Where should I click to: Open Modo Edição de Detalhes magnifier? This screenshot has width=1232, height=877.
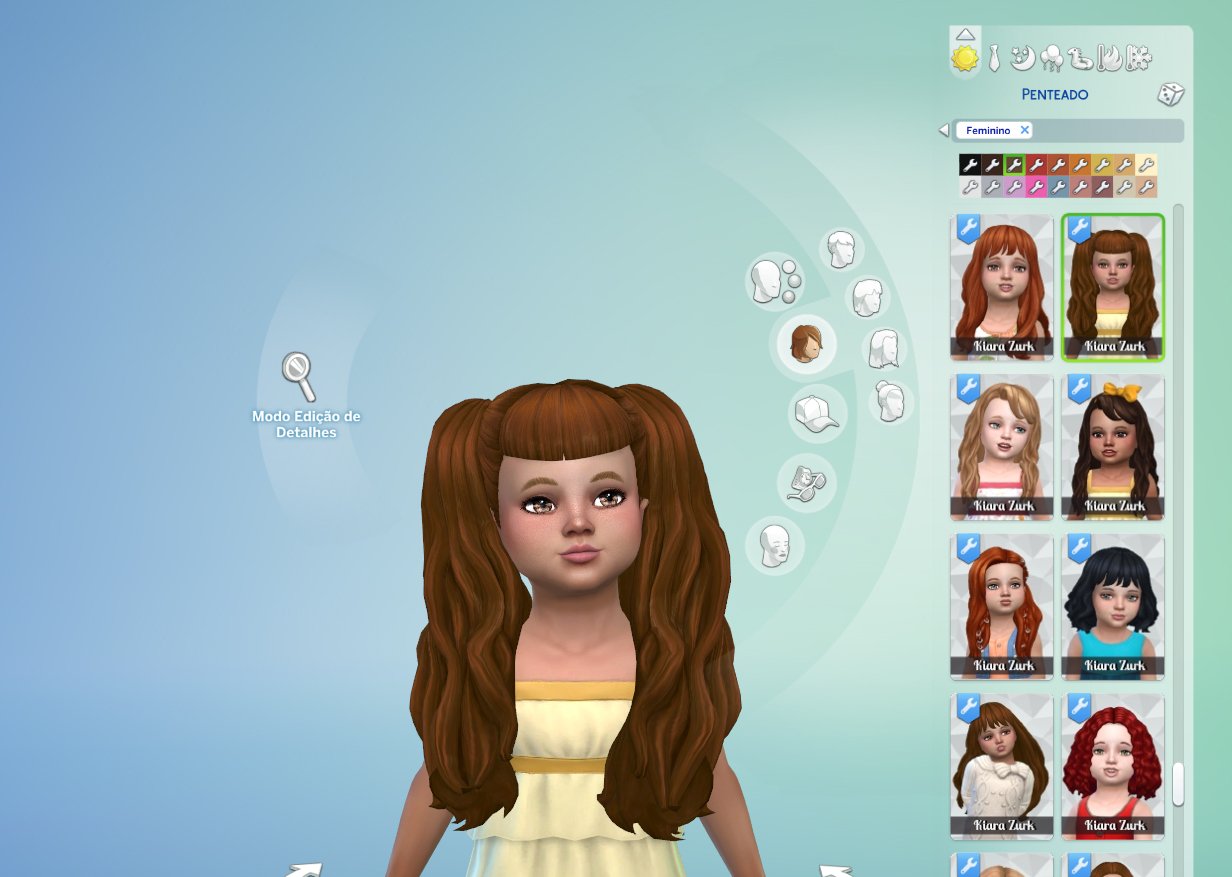coord(298,376)
